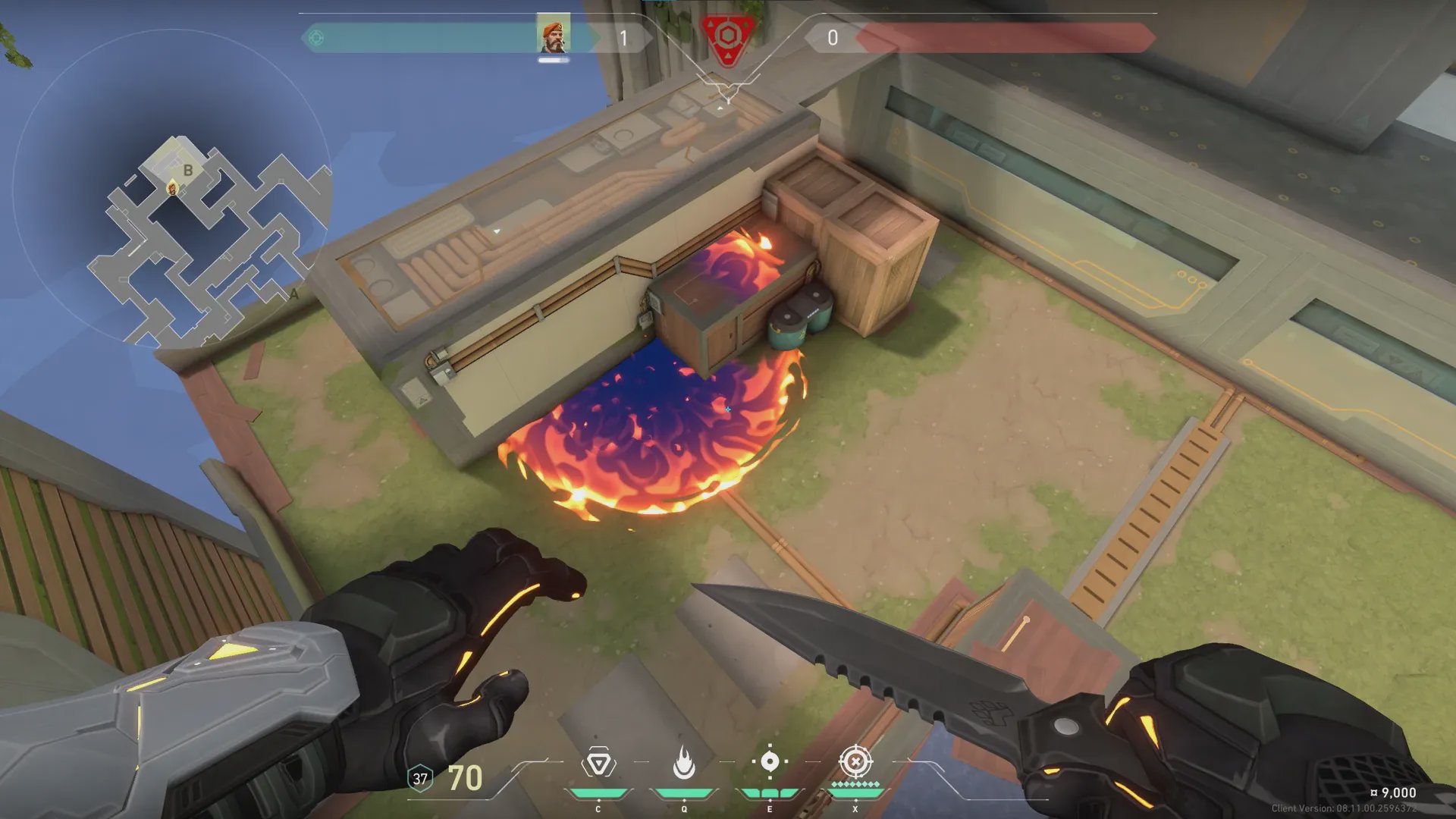The height and width of the screenshot is (819, 1456).
Task: Trigger the Orbital Strike ultimate icon
Action: point(855,761)
